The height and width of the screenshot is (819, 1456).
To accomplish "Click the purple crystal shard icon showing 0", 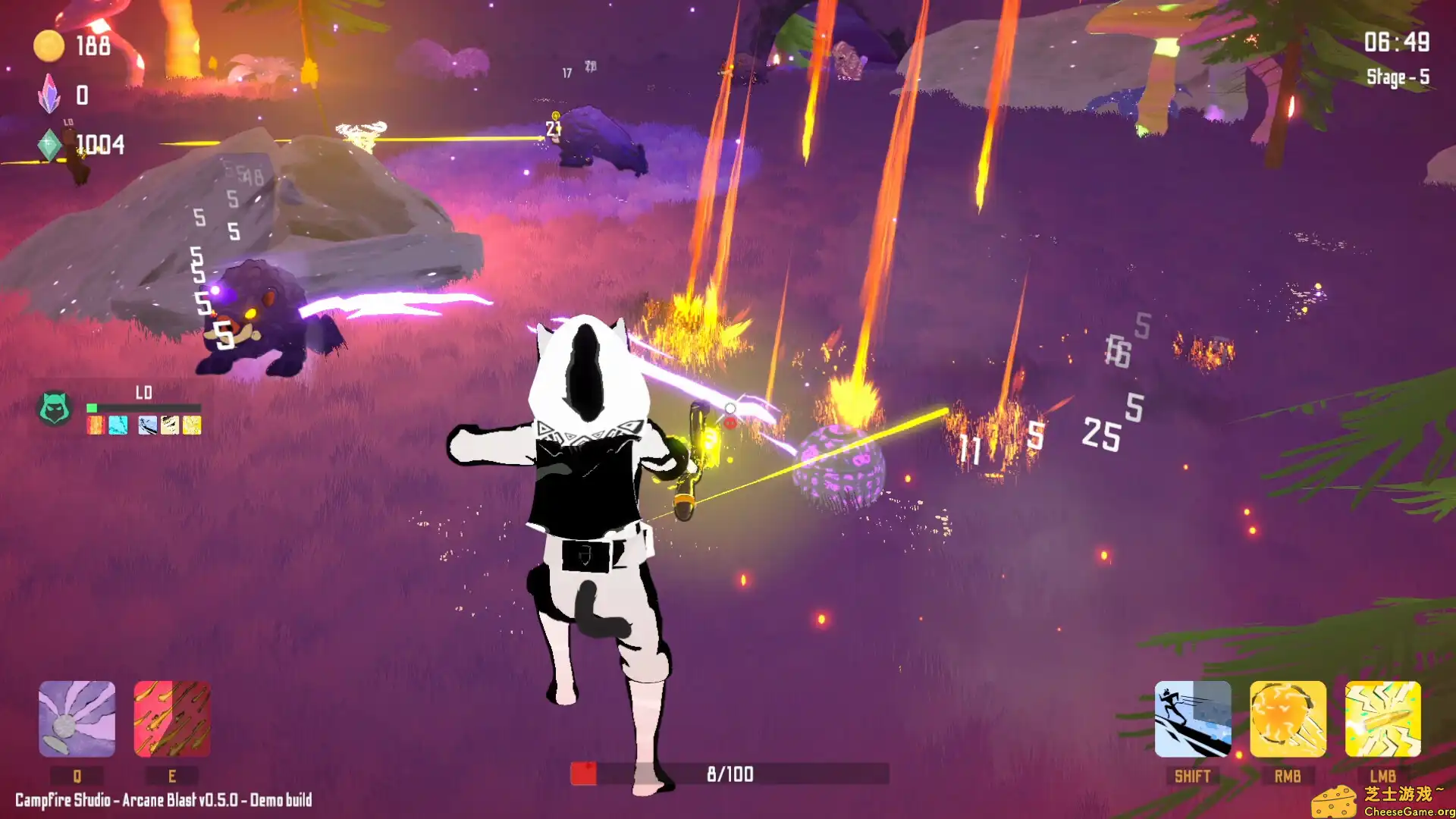I will click(51, 94).
